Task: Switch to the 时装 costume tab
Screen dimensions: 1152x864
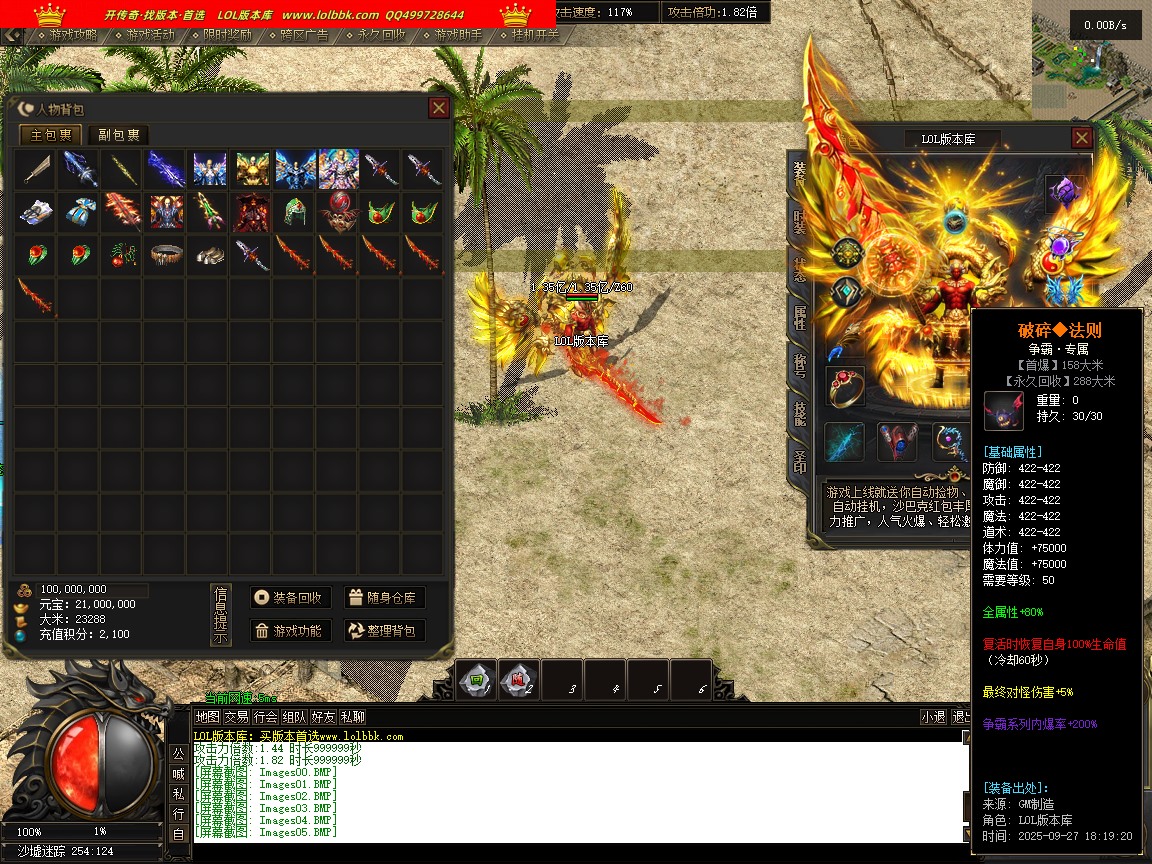Action: 800,221
